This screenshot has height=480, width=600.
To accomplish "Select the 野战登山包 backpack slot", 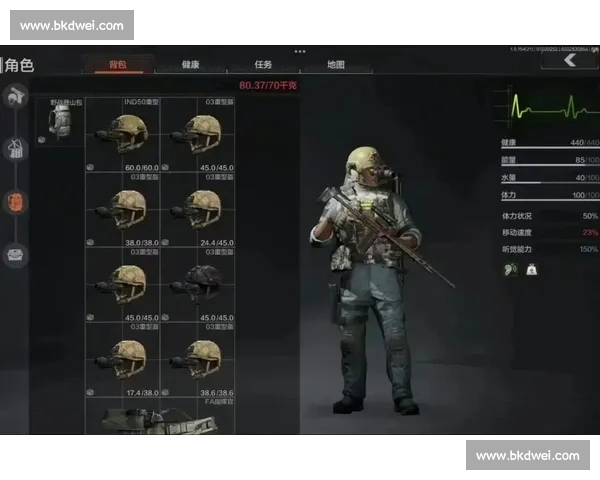I will coord(60,122).
